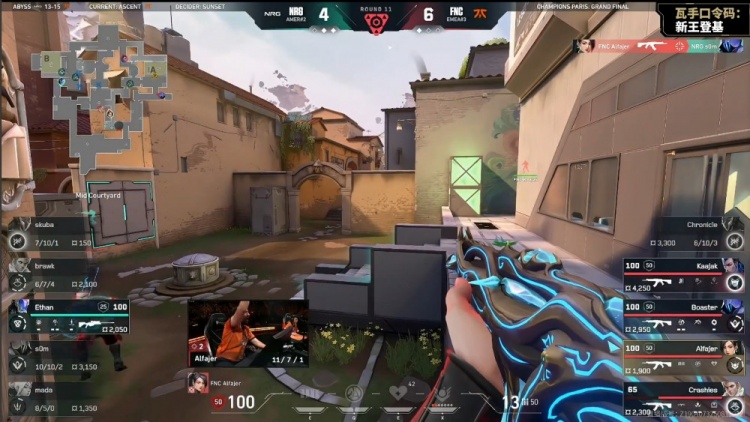Click the FNC team logo on scoreboard

click(484, 15)
